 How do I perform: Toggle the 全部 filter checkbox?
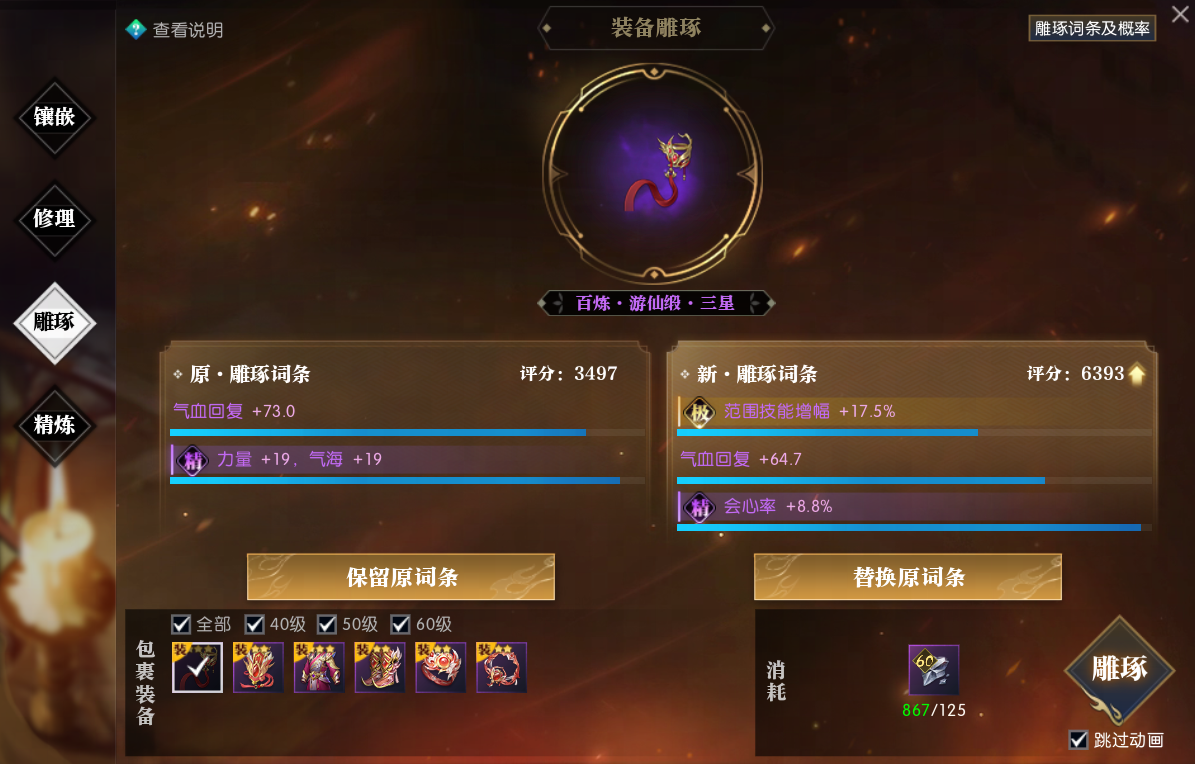(181, 624)
